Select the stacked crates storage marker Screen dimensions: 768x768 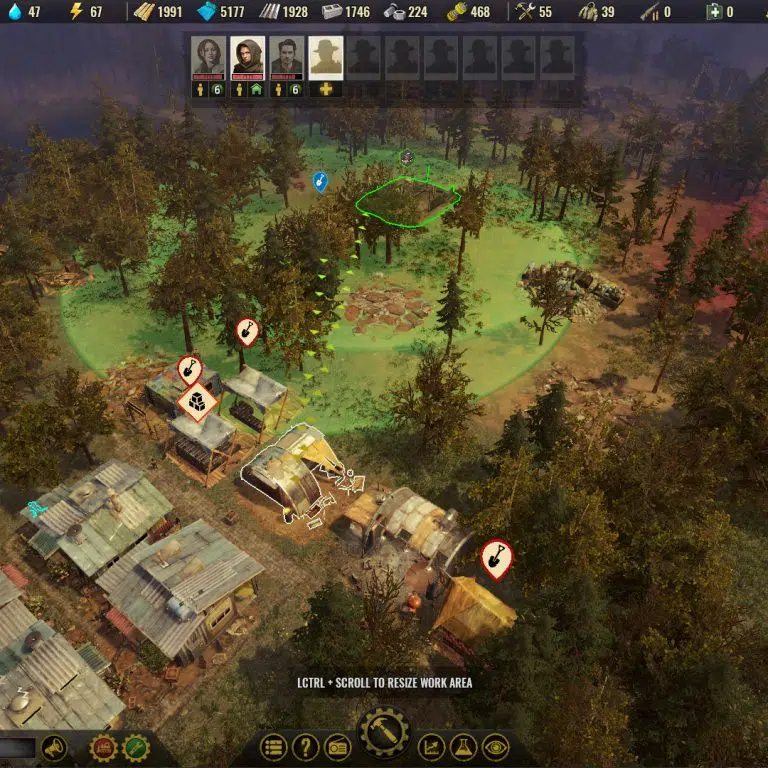[197, 402]
